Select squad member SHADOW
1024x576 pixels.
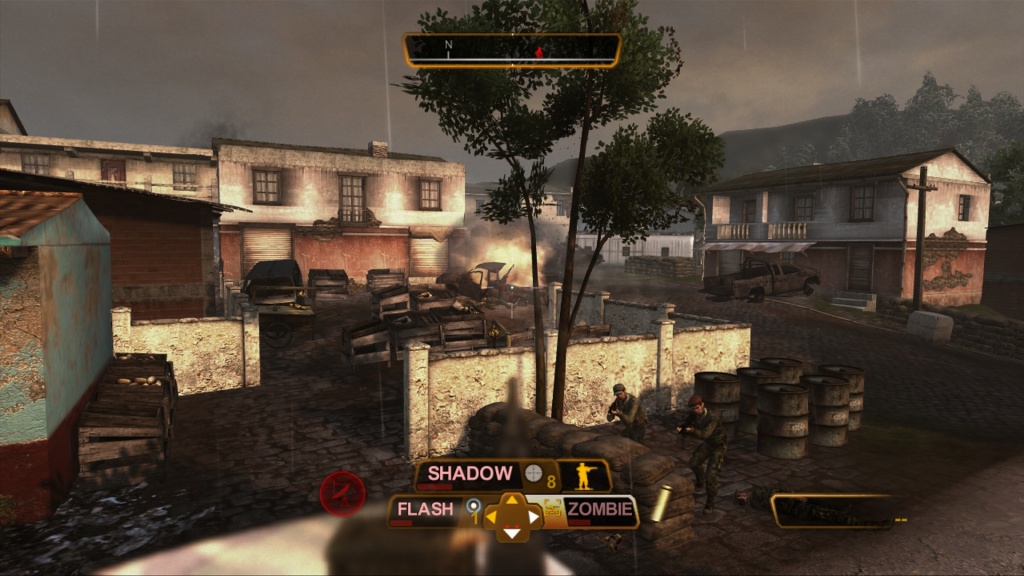pyautogui.click(x=470, y=474)
